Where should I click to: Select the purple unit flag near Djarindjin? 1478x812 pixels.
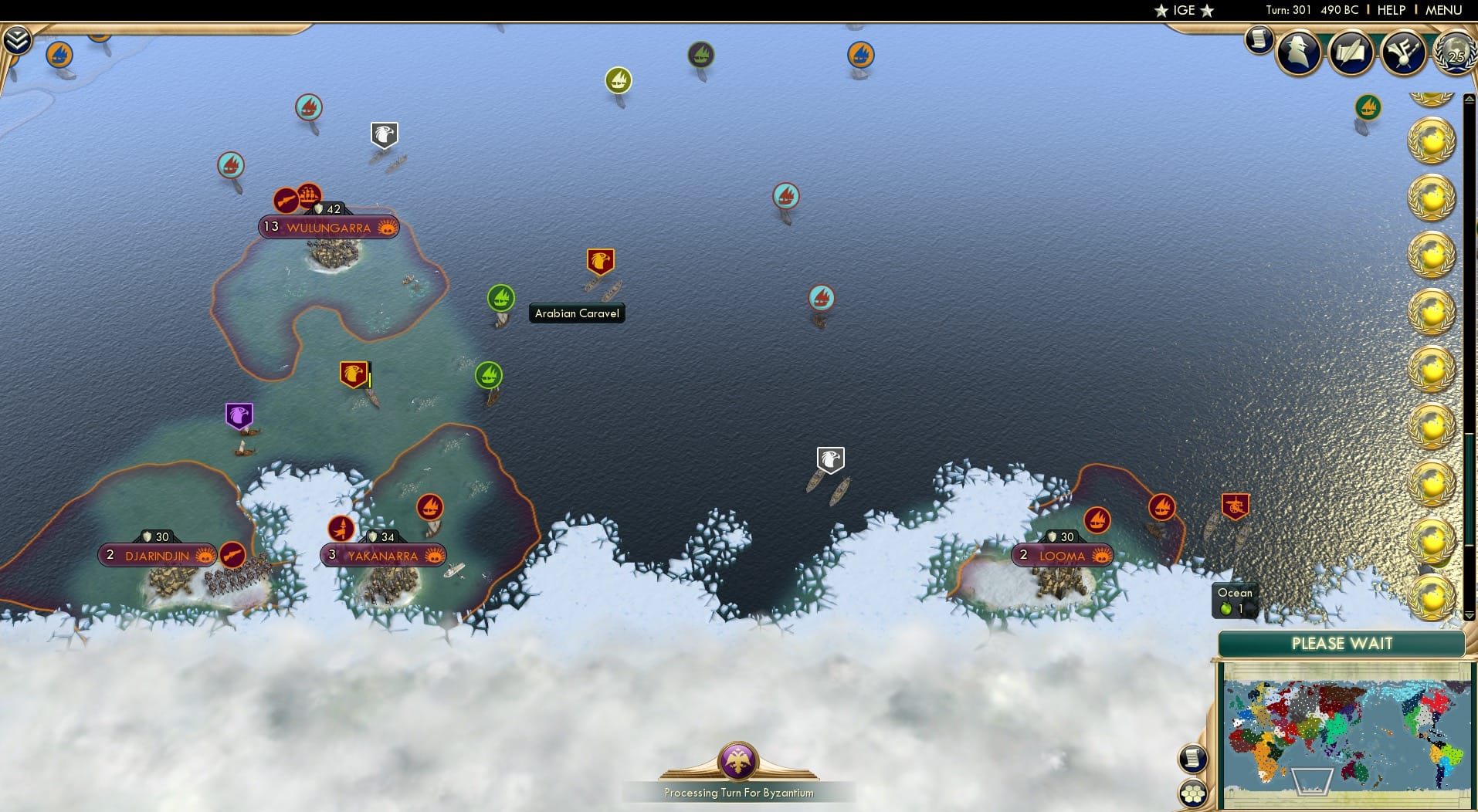click(238, 416)
